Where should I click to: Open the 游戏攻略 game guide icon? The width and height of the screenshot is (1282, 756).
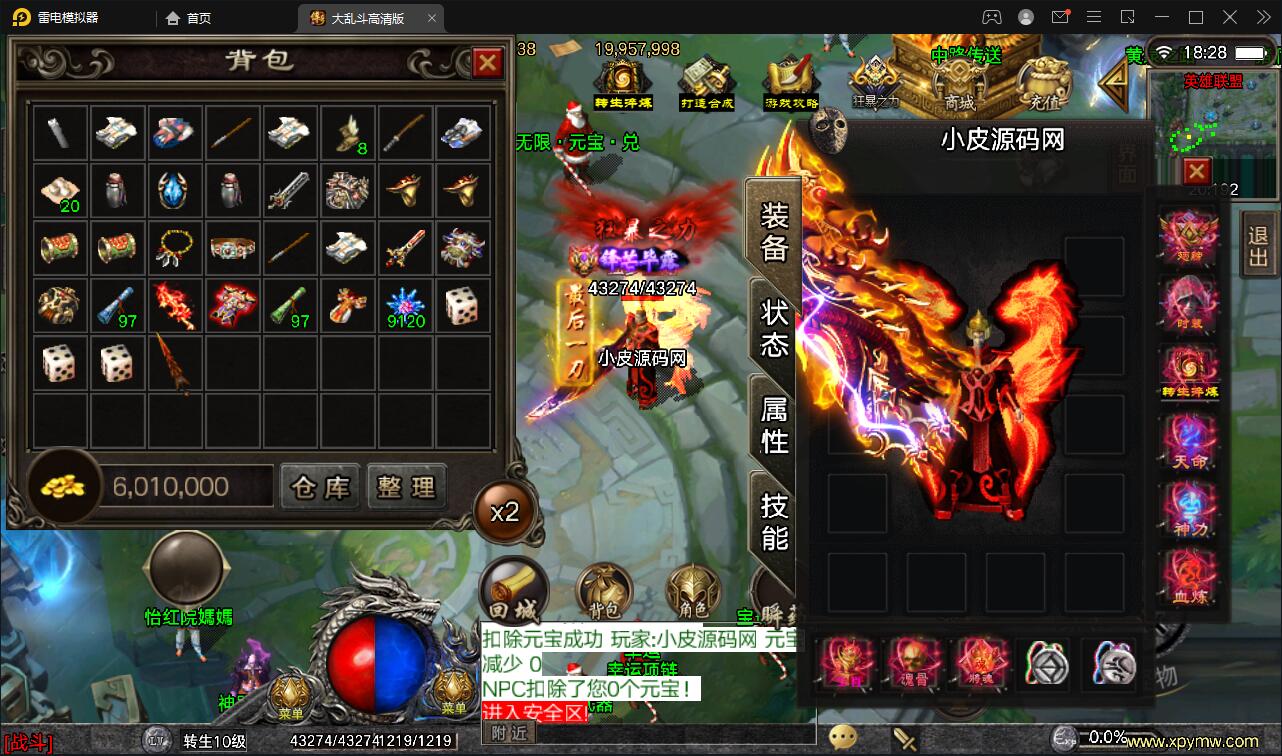click(x=790, y=75)
